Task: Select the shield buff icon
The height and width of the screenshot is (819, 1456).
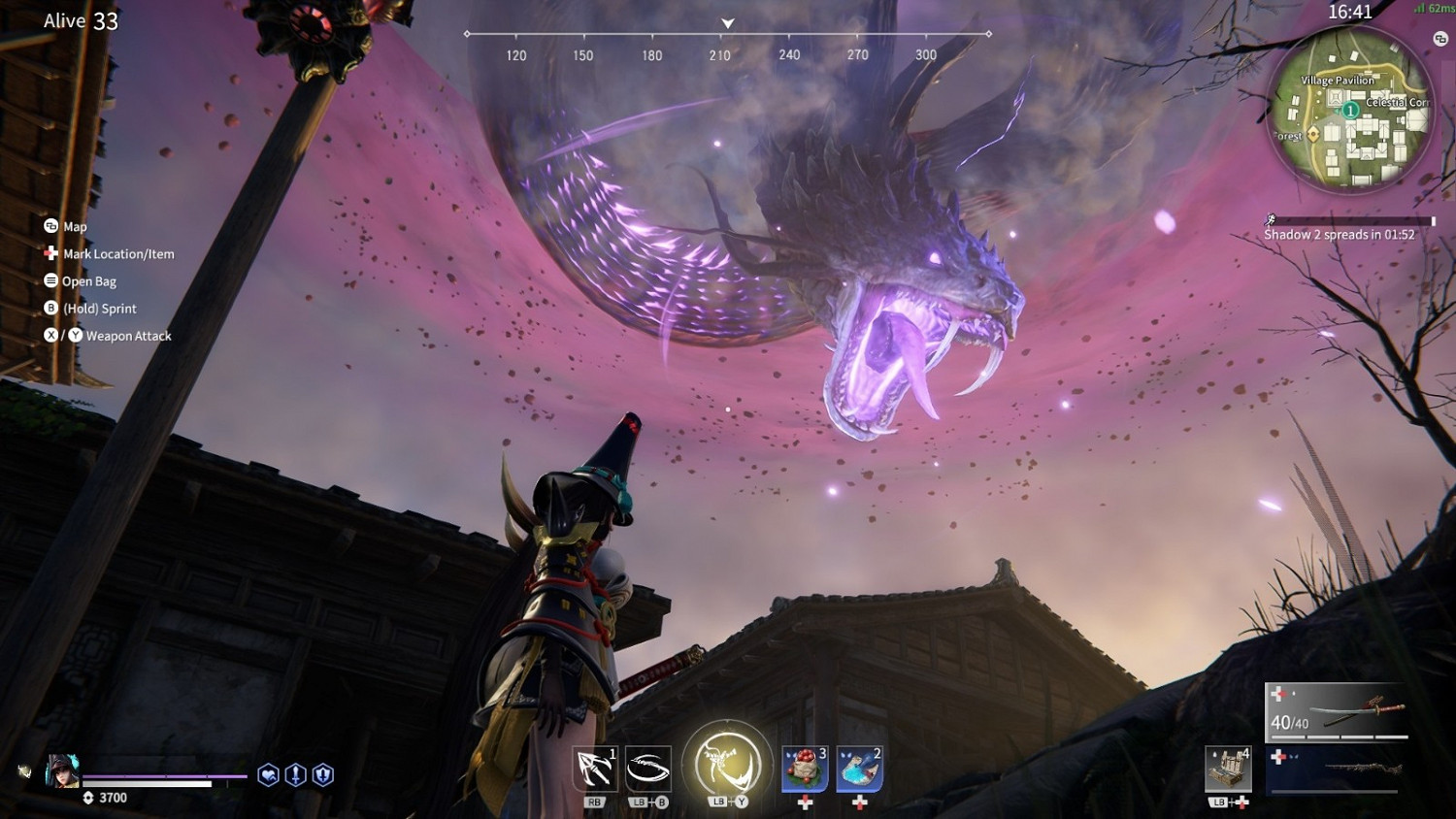Action: [323, 774]
